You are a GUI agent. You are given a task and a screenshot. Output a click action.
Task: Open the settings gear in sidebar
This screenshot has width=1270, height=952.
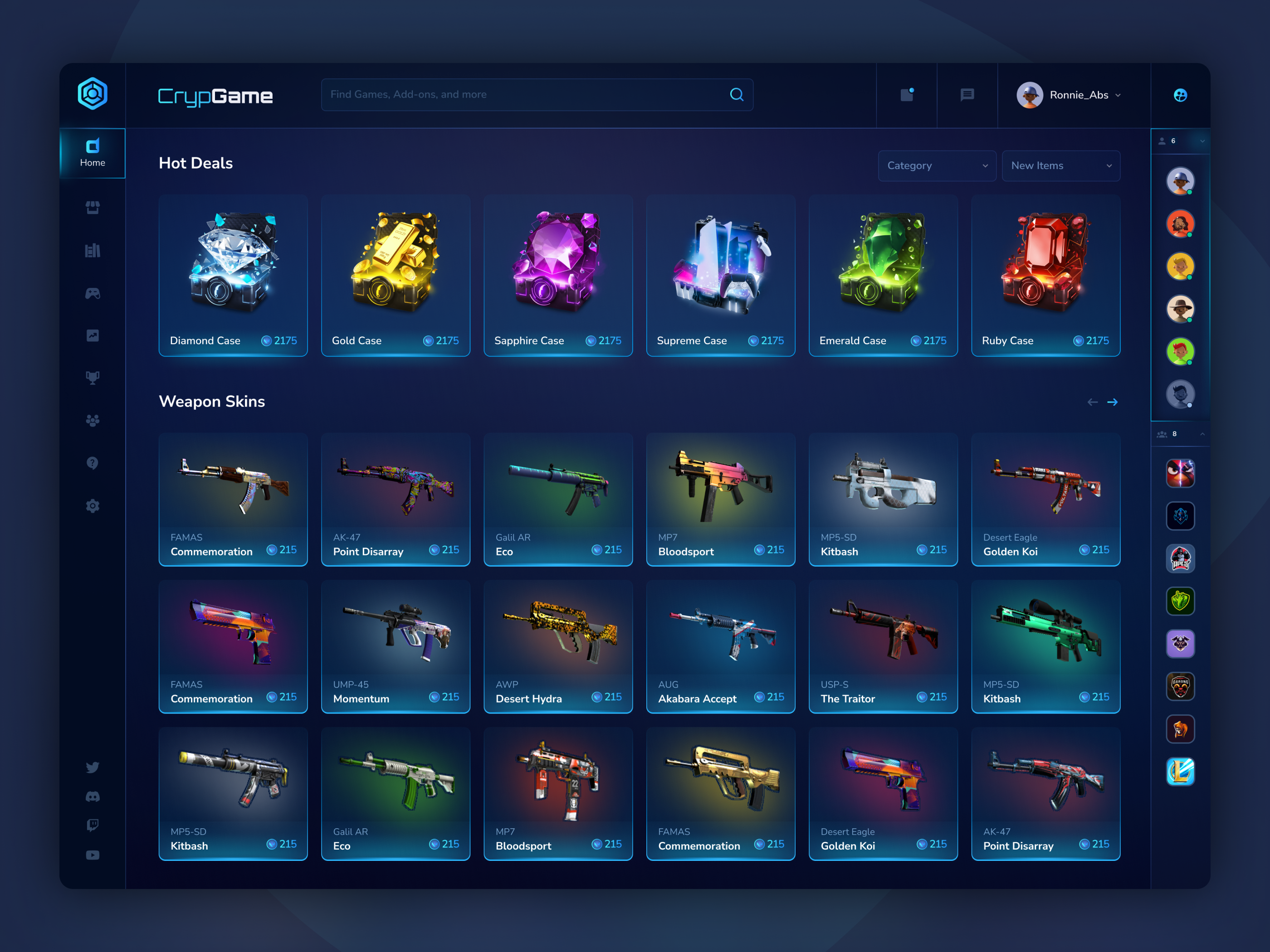93,505
